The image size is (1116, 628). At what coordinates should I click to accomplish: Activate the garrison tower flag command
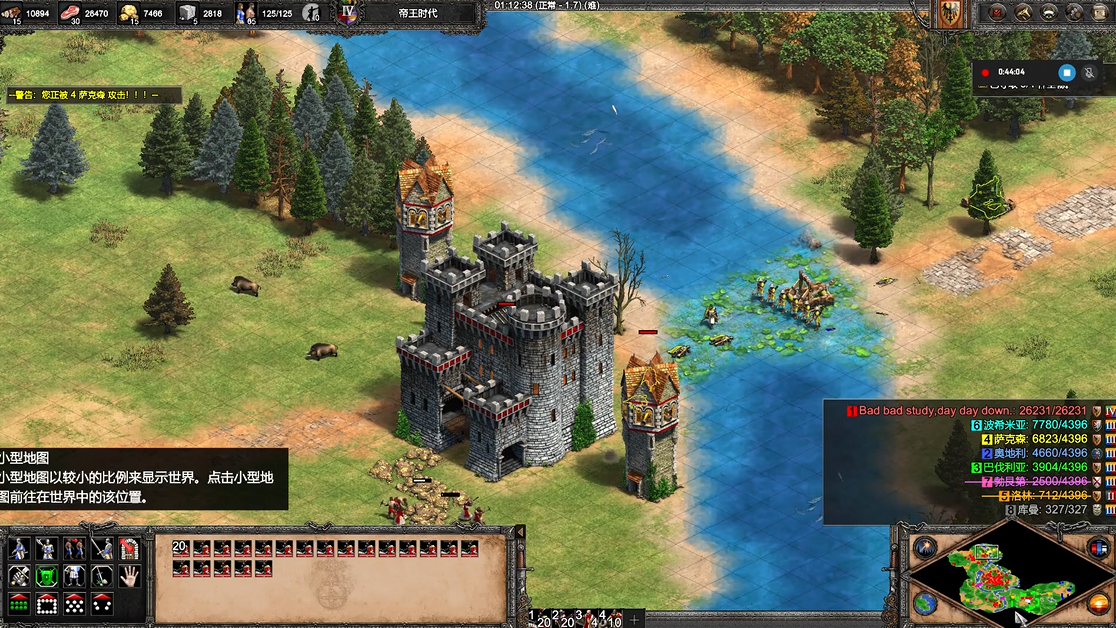click(x=129, y=548)
